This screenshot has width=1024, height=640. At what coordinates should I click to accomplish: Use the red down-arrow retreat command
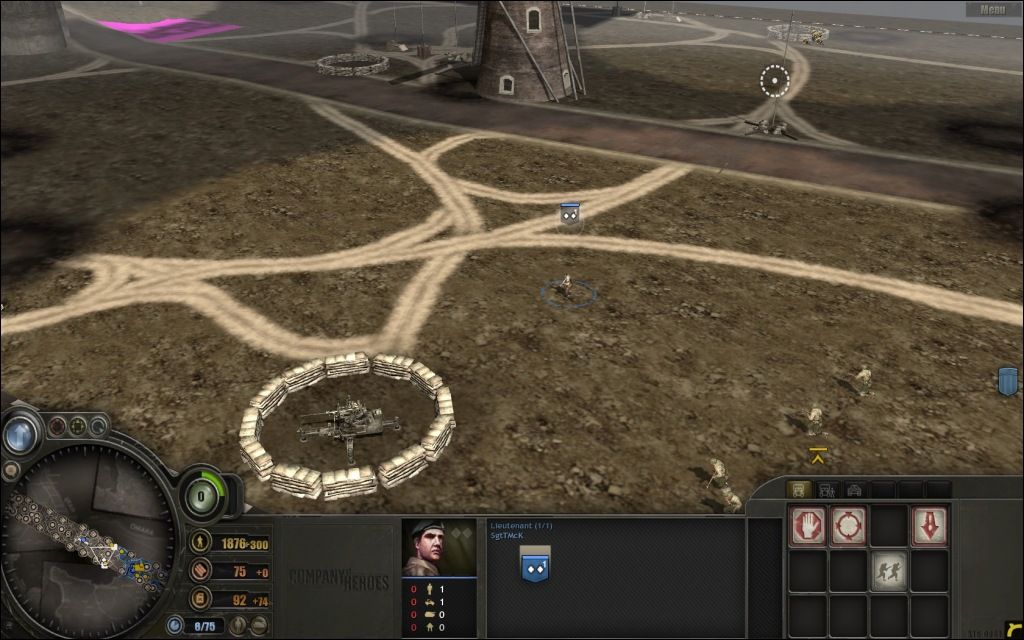tap(929, 526)
